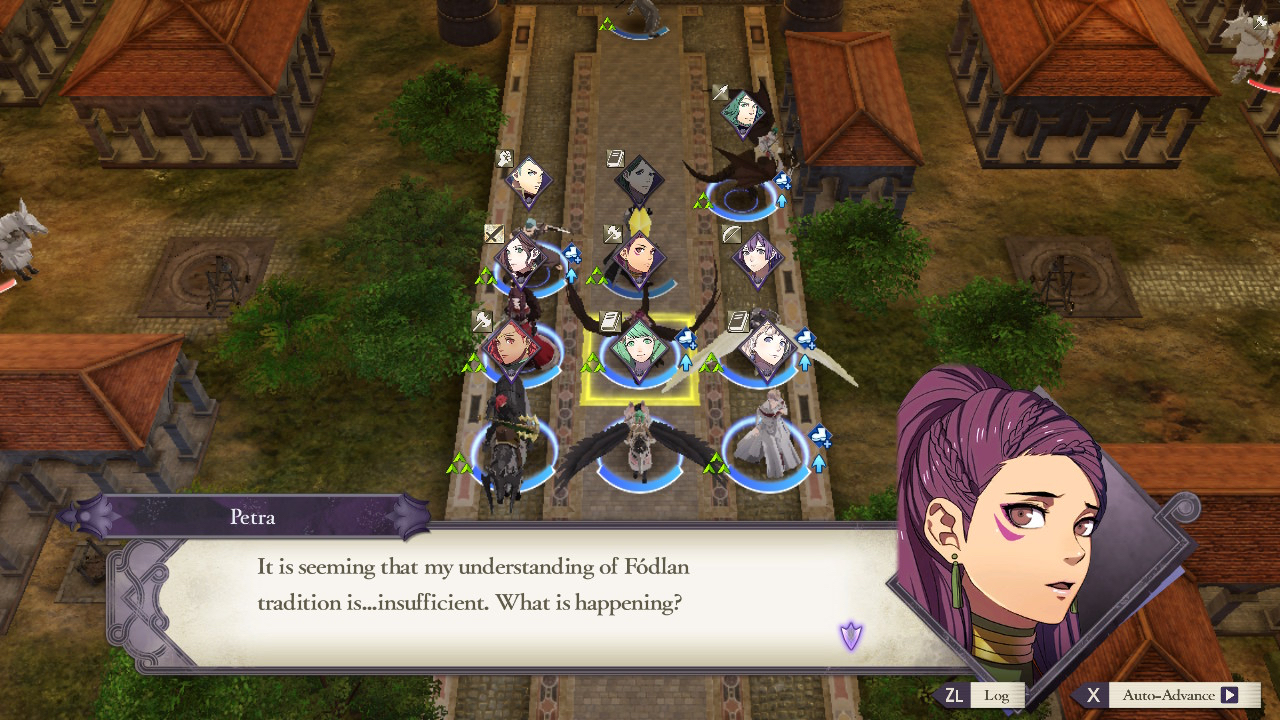Open the dialogue Log
1280x720 pixels.
point(982,695)
